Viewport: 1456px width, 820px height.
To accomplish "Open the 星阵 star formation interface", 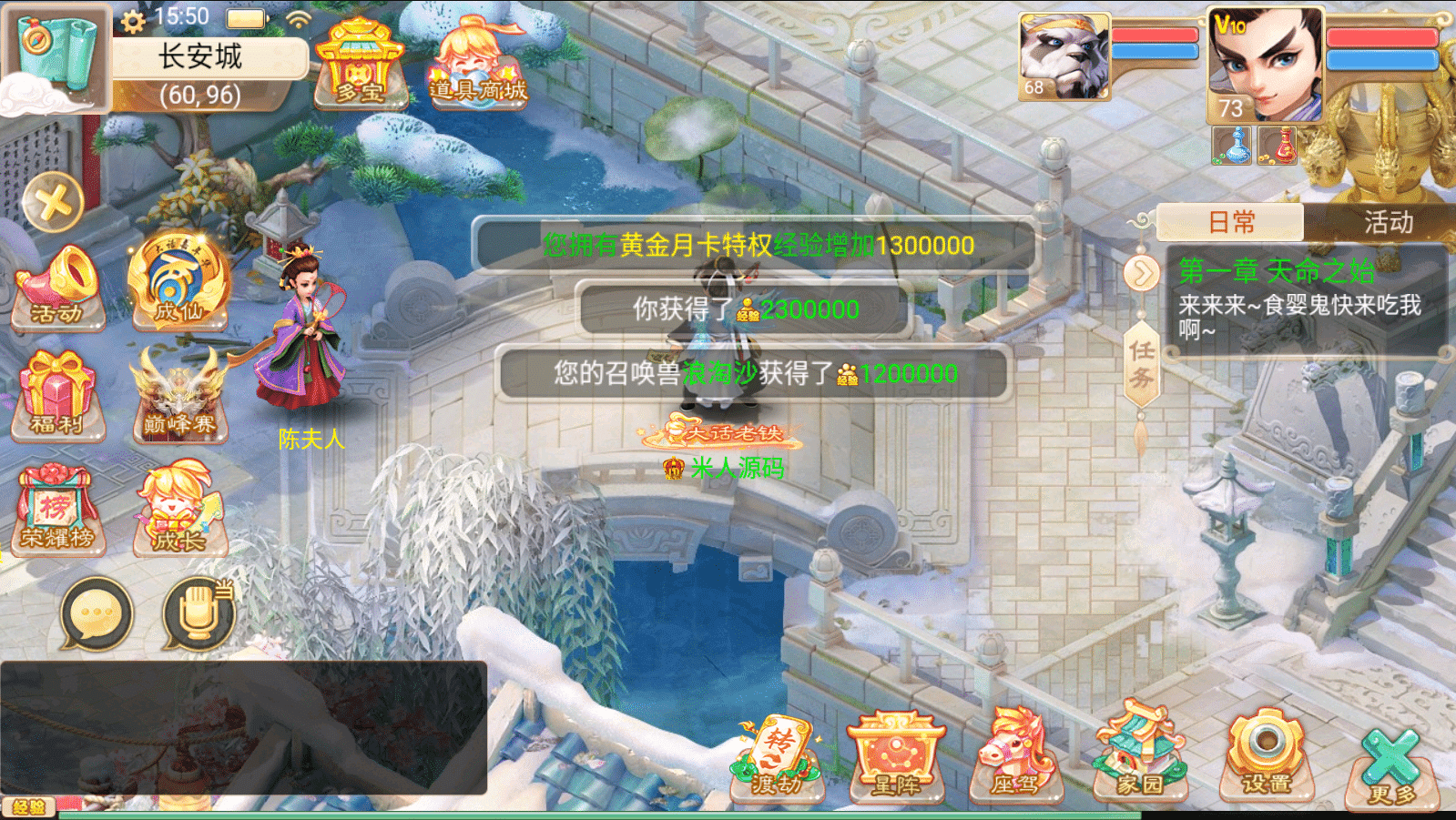I will click(x=896, y=761).
